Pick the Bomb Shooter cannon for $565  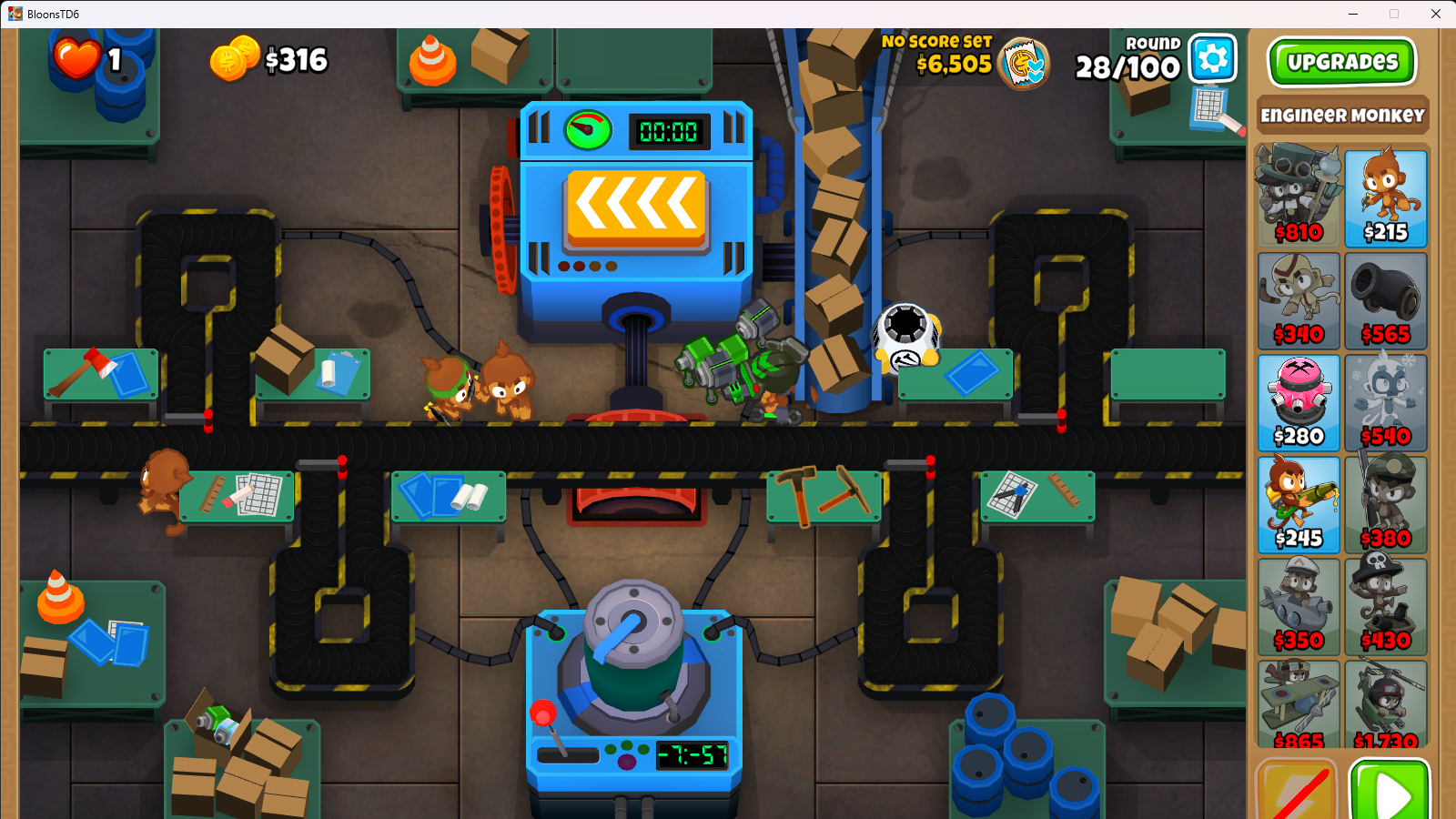click(1385, 300)
